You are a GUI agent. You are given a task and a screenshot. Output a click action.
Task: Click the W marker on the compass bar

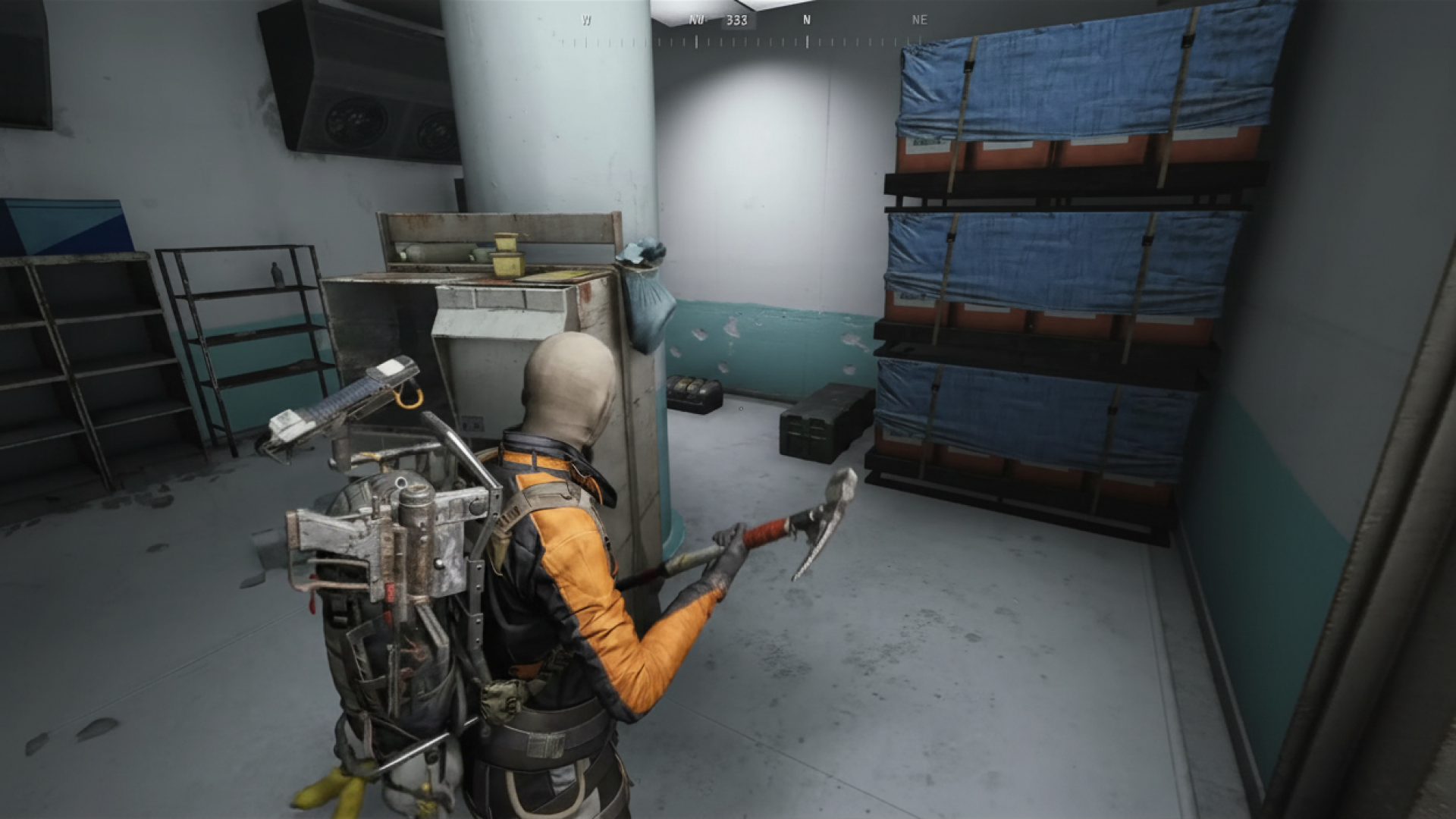584,20
